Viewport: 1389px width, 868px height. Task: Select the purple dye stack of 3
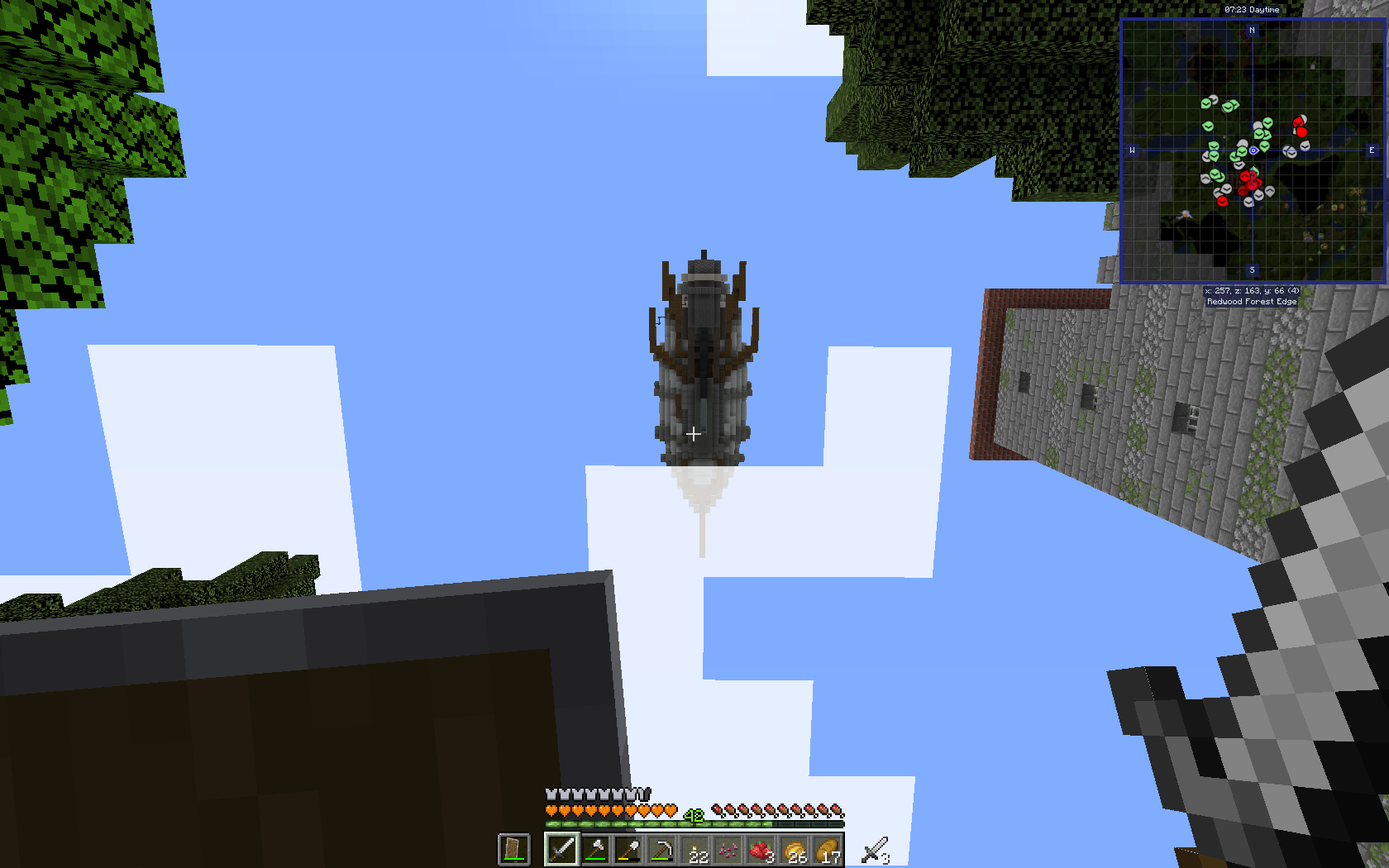(728, 850)
